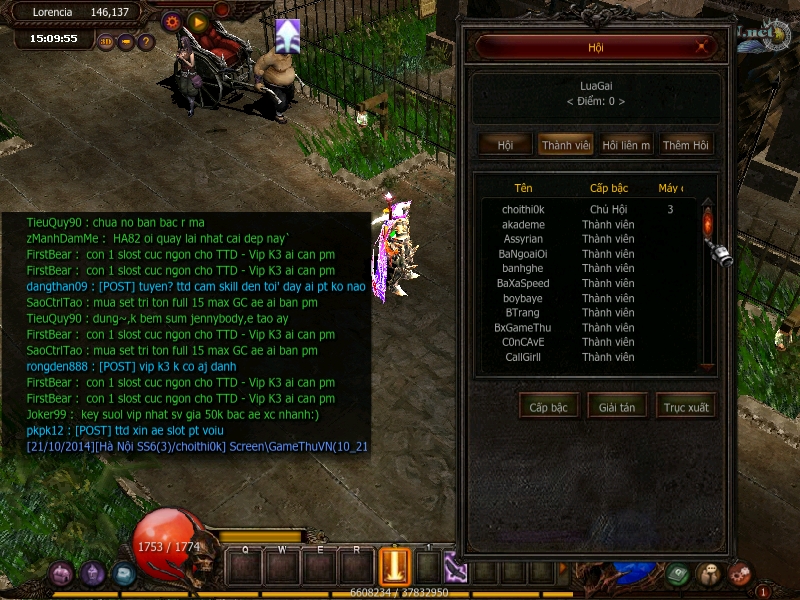Click the orange play arrow button
800x600 pixels.
198,21
